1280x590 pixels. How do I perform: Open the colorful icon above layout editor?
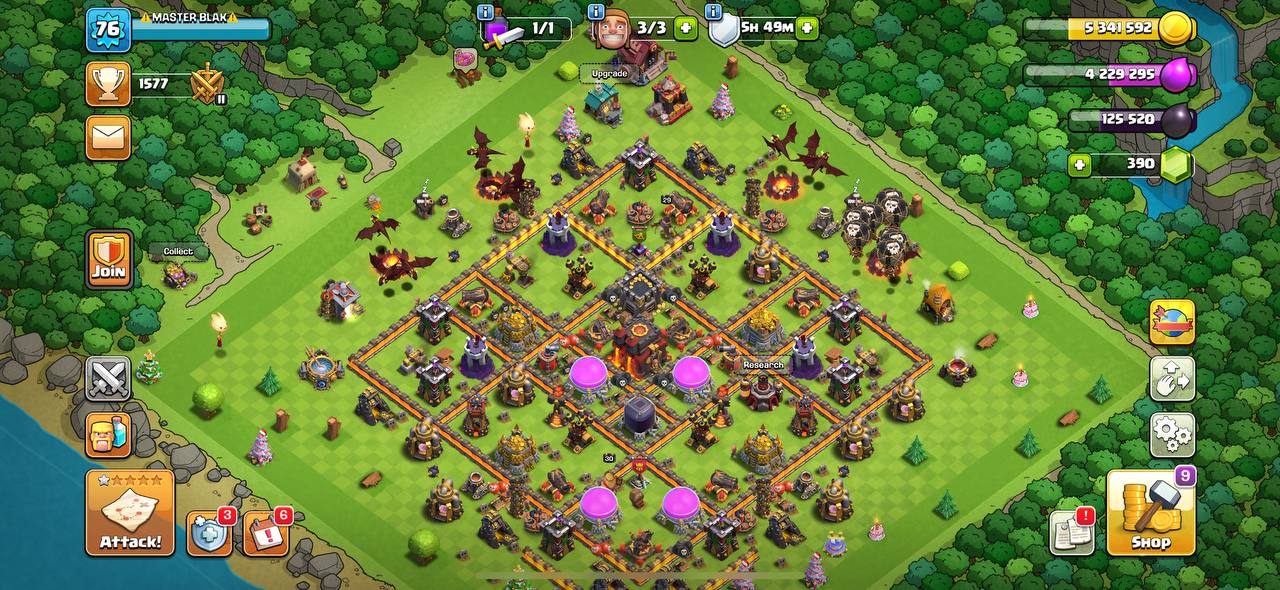(x=1172, y=323)
